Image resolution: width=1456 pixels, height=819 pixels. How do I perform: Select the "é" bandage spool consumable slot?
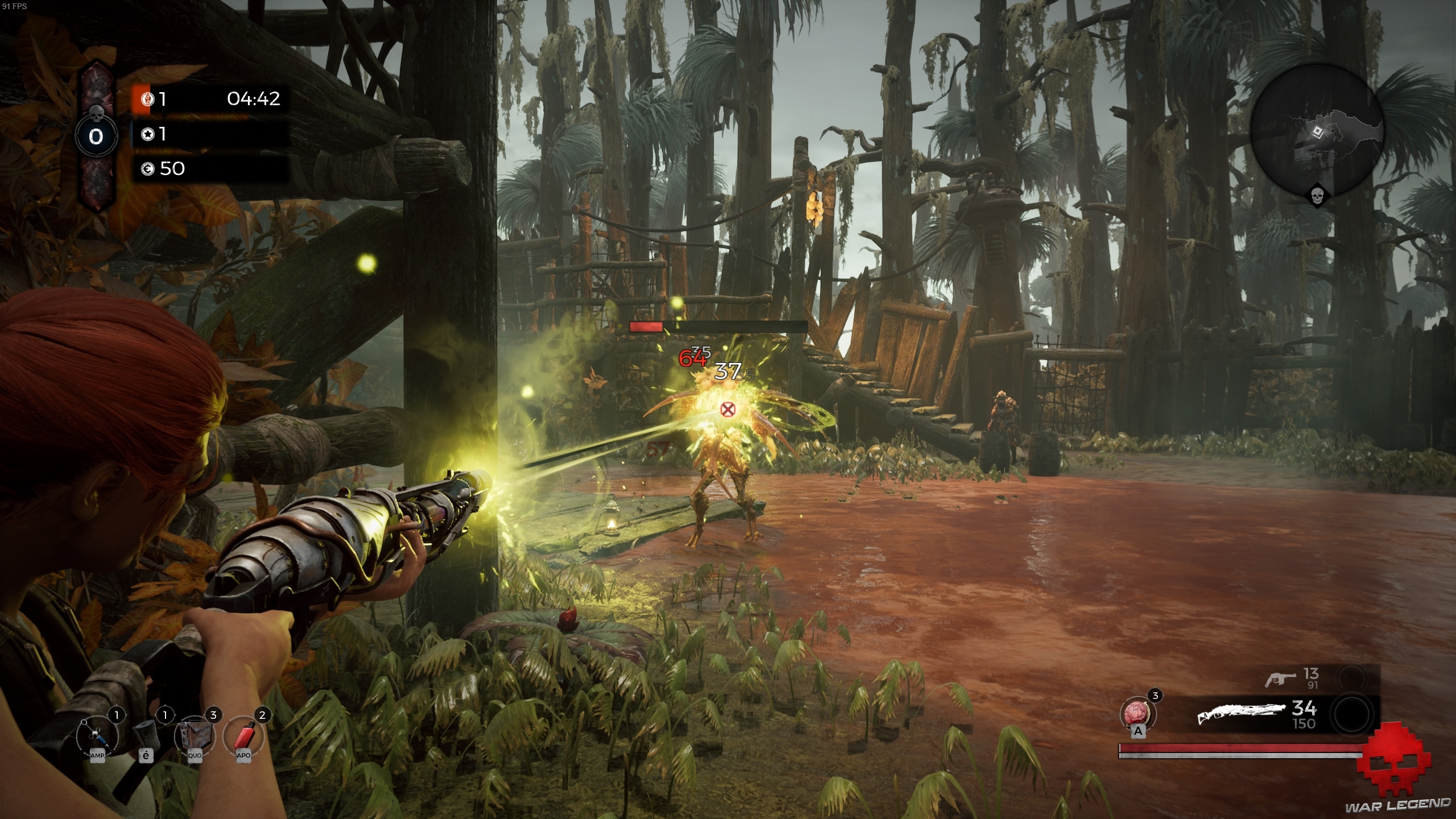147,735
